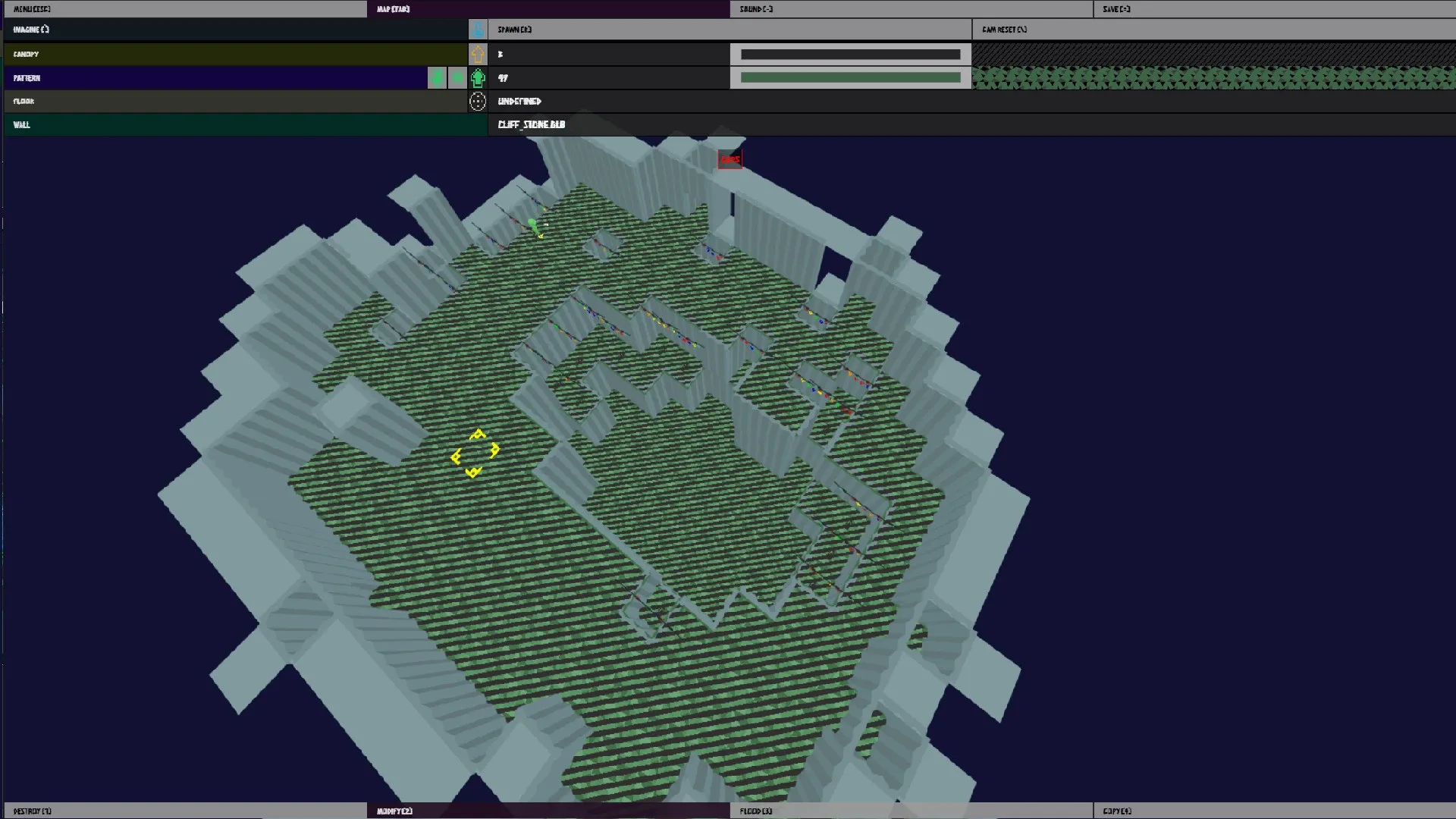Adjust the green Pattern slider at 97

point(851,77)
